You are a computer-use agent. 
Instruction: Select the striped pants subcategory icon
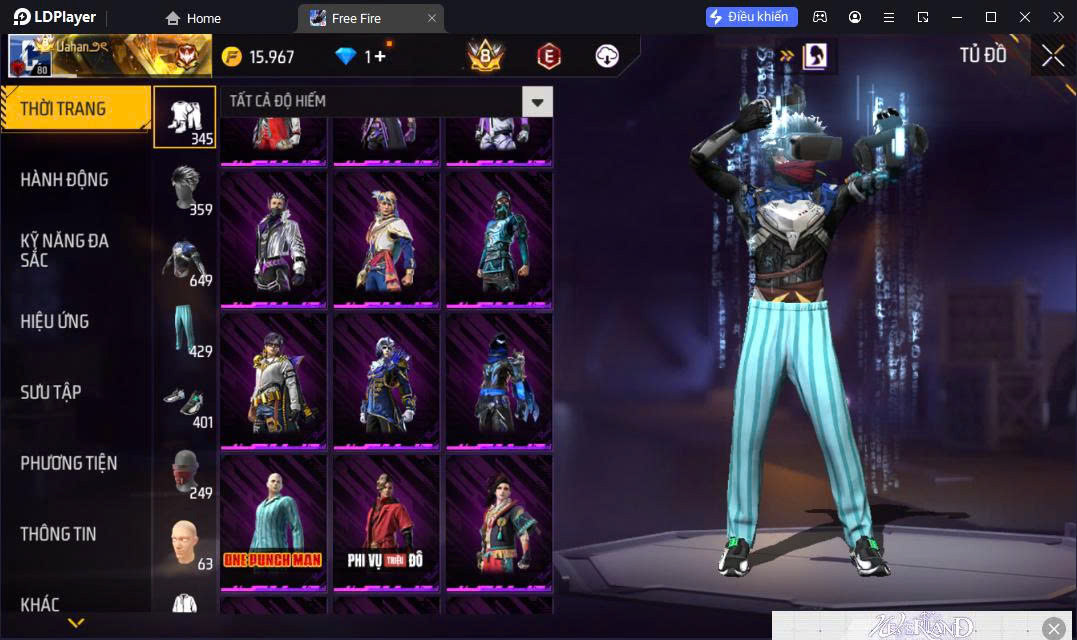[x=185, y=328]
